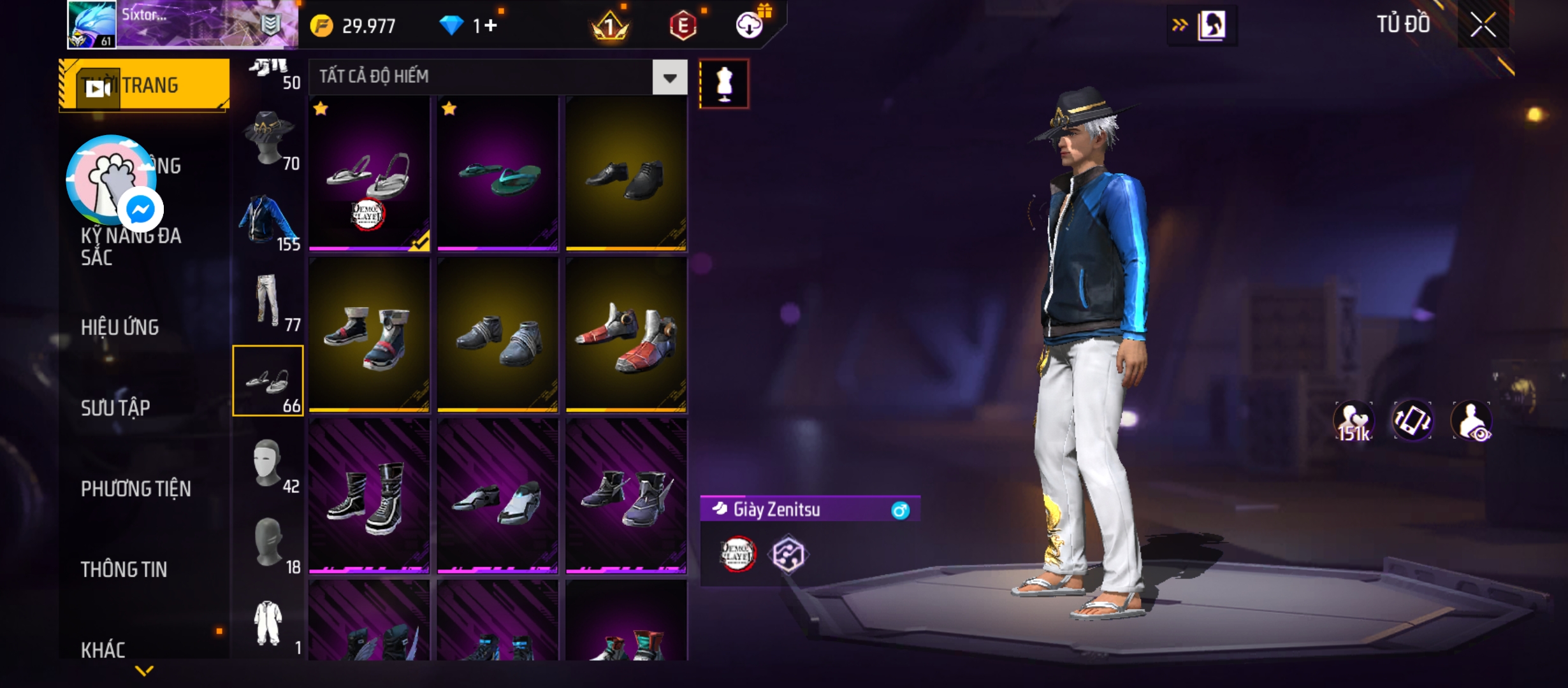Image resolution: width=1568 pixels, height=688 pixels.
Task: Show the face mask category
Action: tap(268, 462)
